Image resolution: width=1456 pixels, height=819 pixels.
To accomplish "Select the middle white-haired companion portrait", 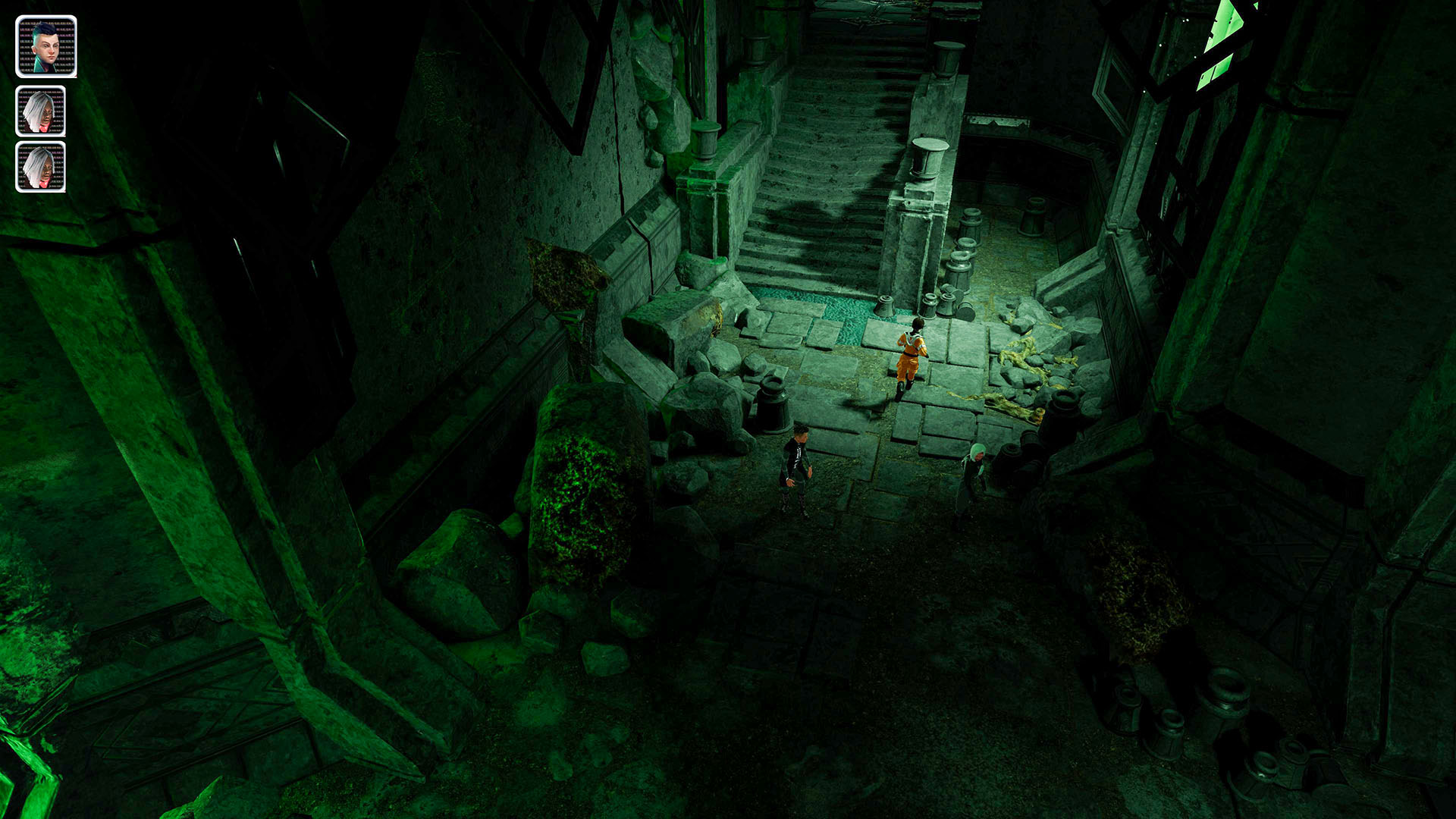I will (x=43, y=110).
